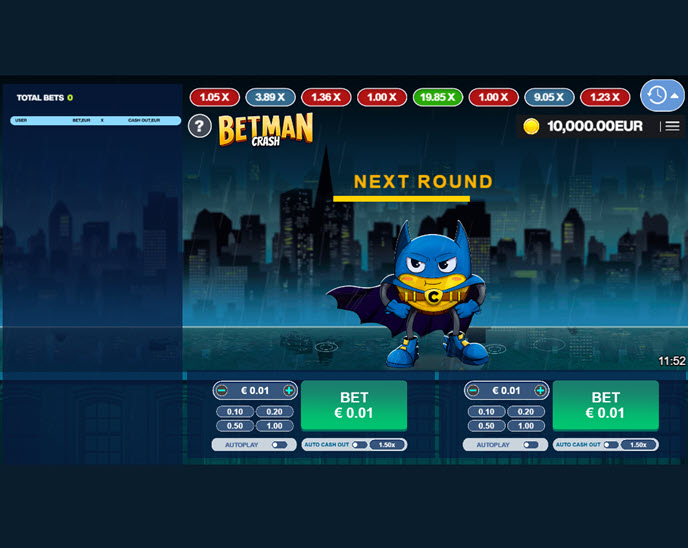Image resolution: width=688 pixels, height=548 pixels.
Task: Toggle AUTOPLAY in the left bet panel
Action: pos(278,445)
